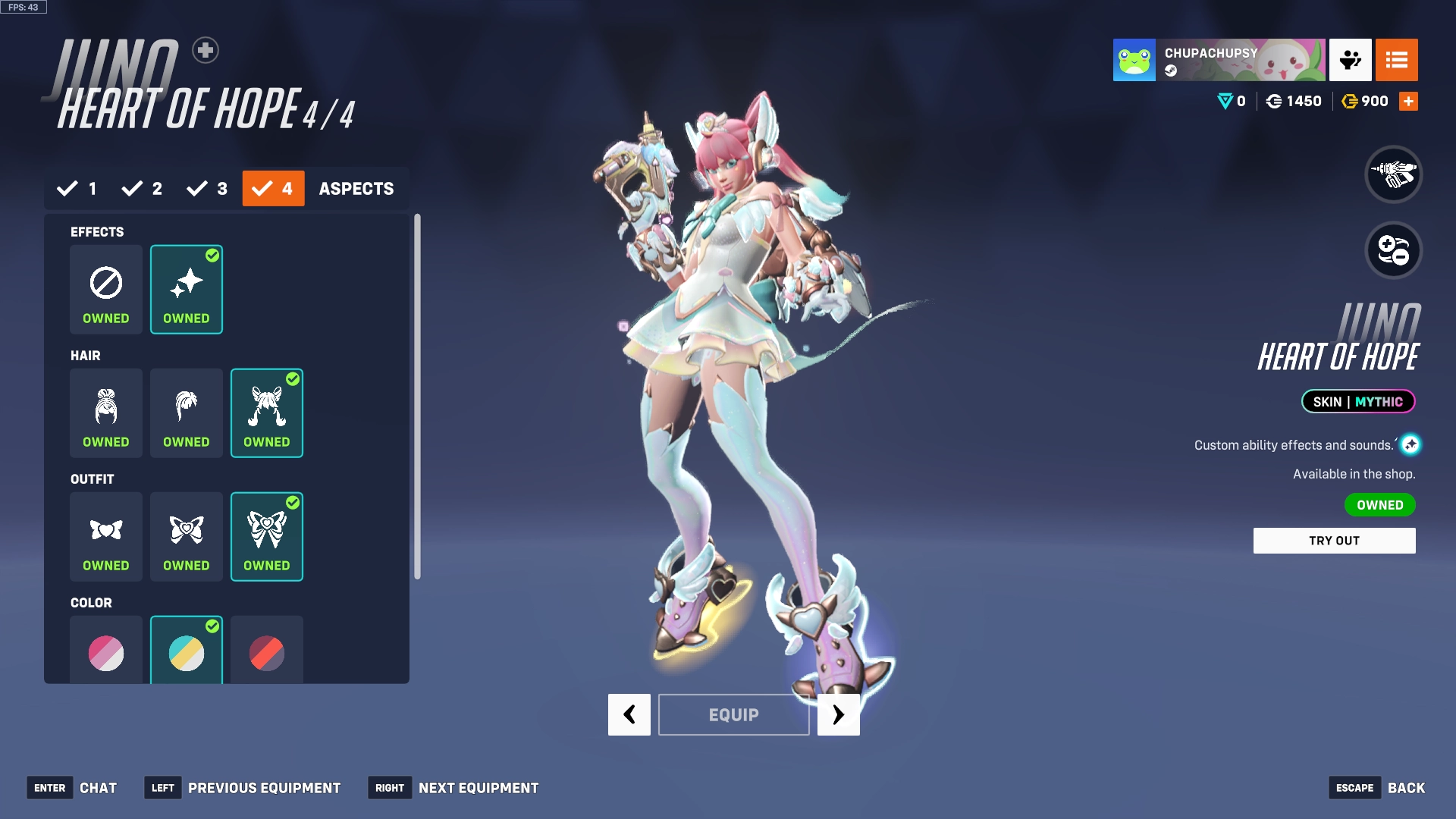Choose the simple bow outfit

pyautogui.click(x=106, y=536)
